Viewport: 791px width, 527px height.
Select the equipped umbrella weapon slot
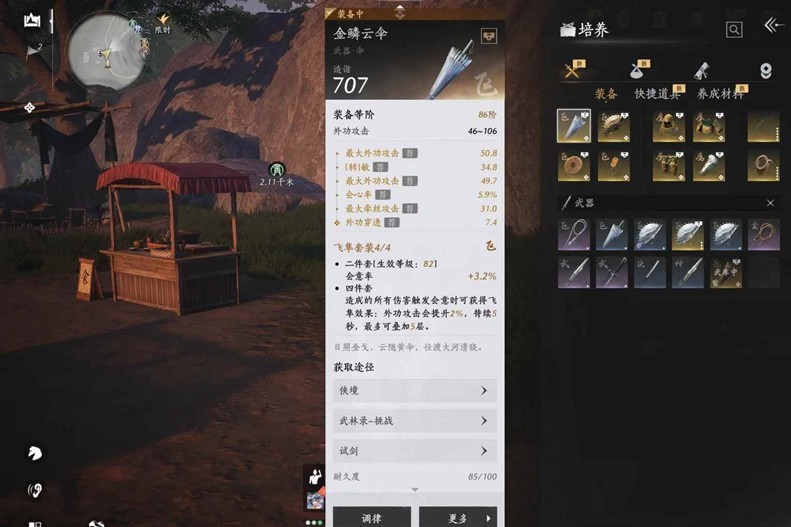tap(573, 126)
